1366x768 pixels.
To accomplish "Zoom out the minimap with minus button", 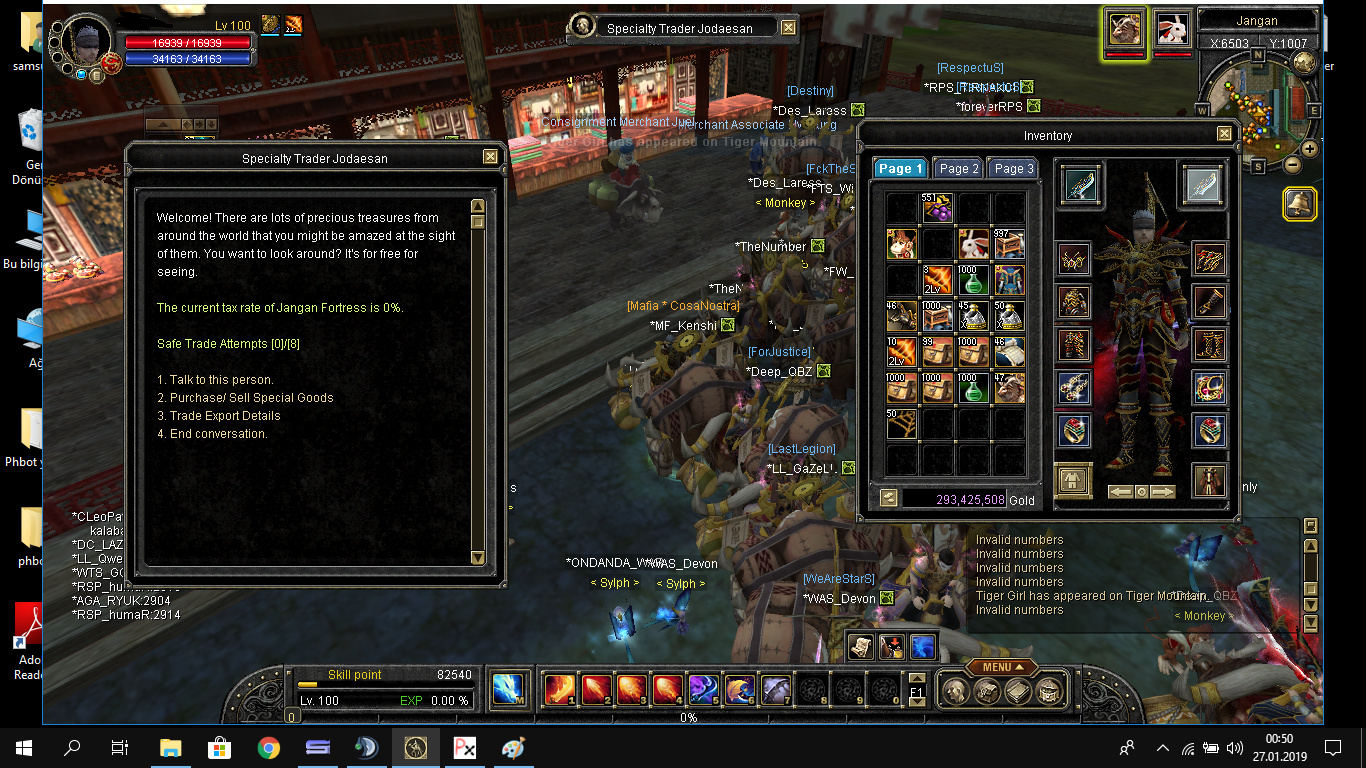I will [1292, 165].
